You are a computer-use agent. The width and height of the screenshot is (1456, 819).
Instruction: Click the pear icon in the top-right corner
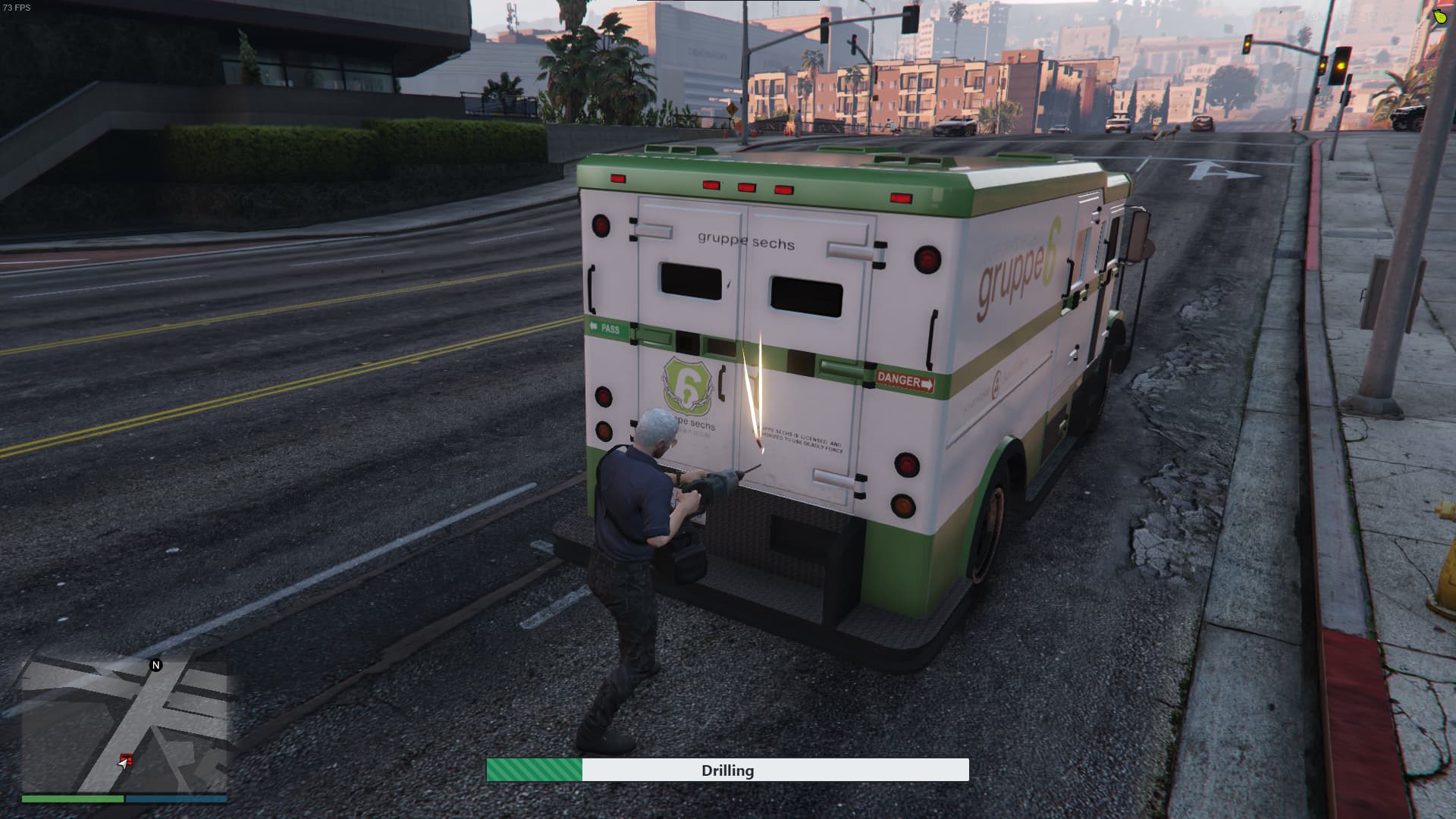1439,17
